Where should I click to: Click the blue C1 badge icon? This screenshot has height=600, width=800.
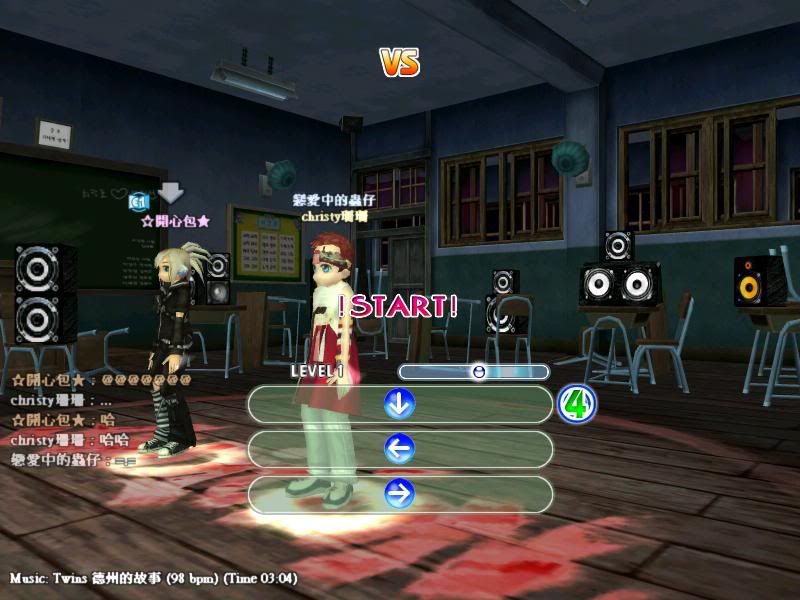[x=139, y=203]
